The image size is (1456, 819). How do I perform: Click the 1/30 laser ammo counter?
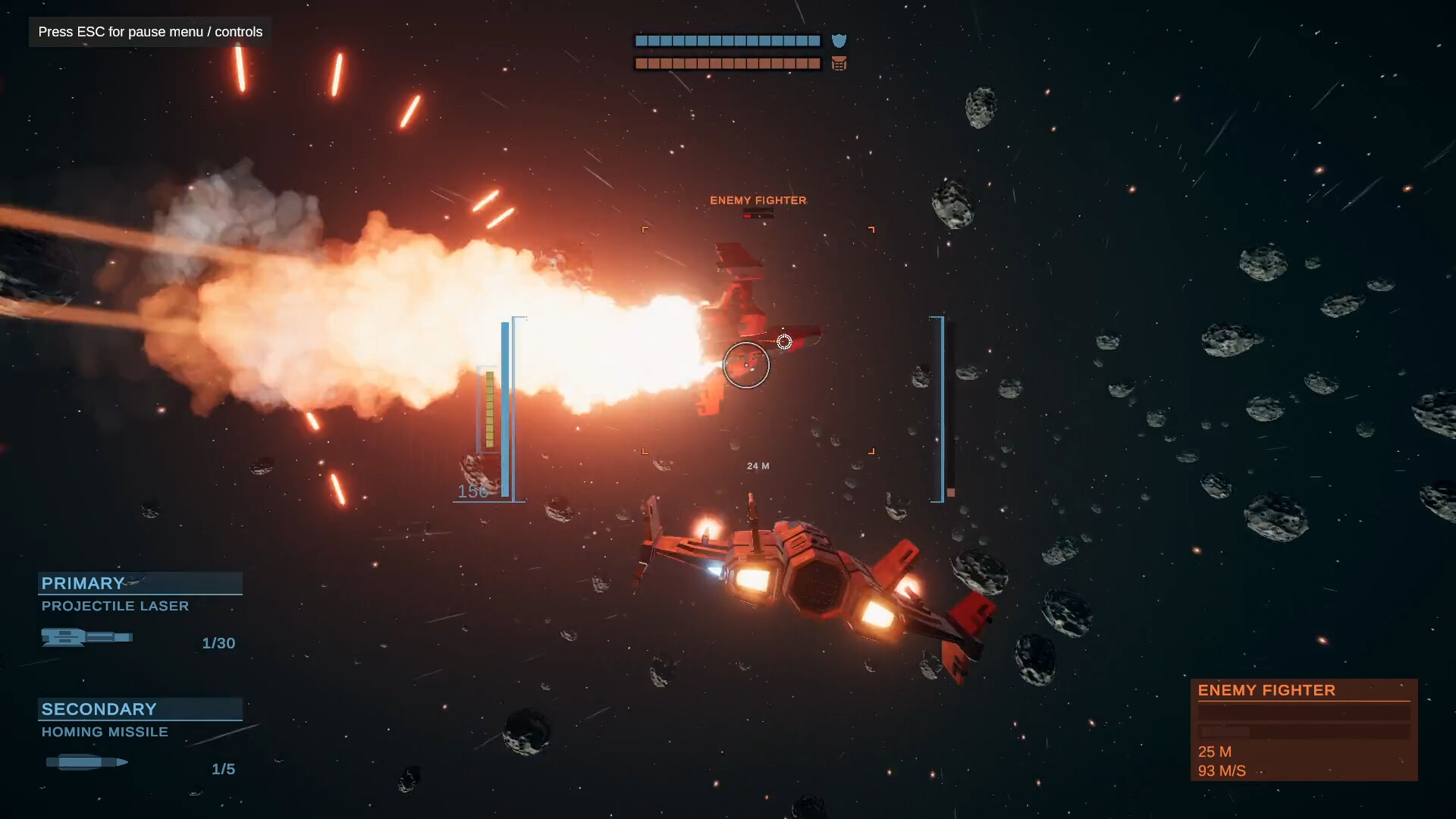[218, 643]
